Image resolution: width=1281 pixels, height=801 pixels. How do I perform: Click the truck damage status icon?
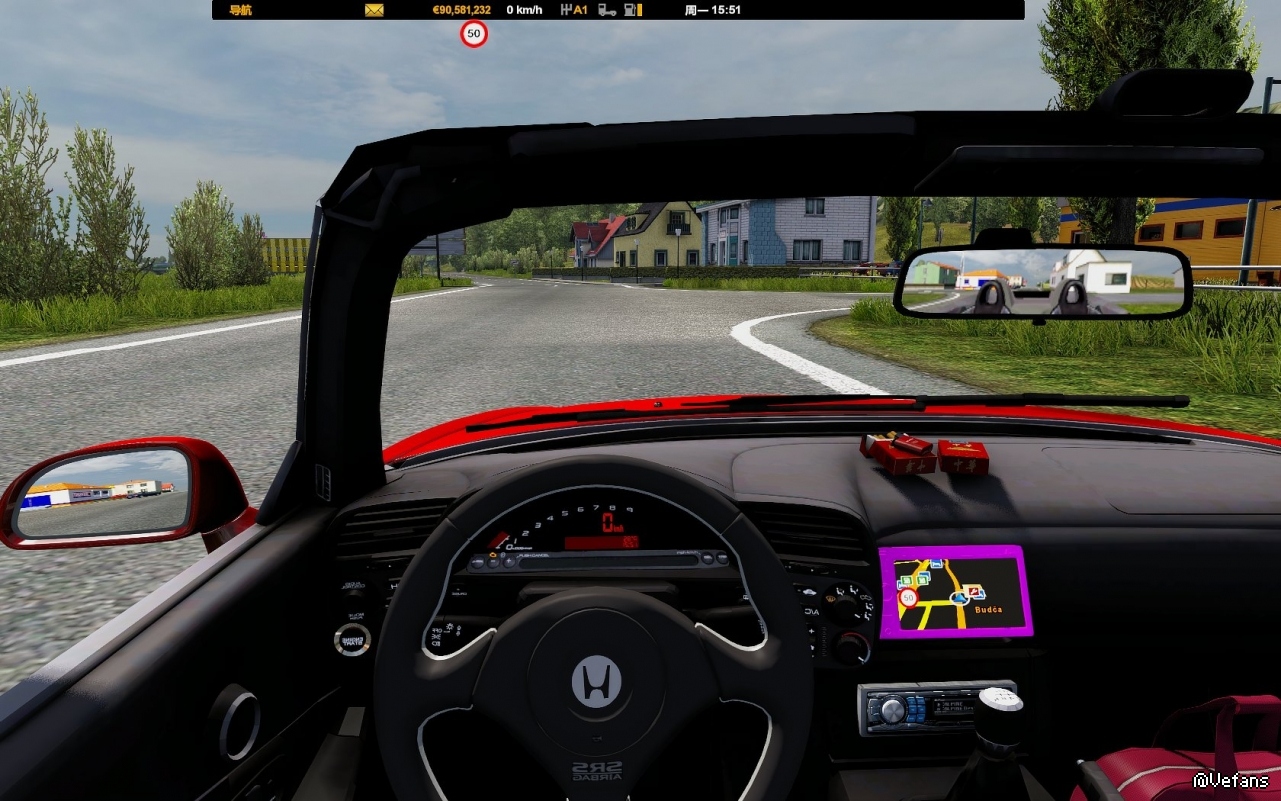coord(607,10)
